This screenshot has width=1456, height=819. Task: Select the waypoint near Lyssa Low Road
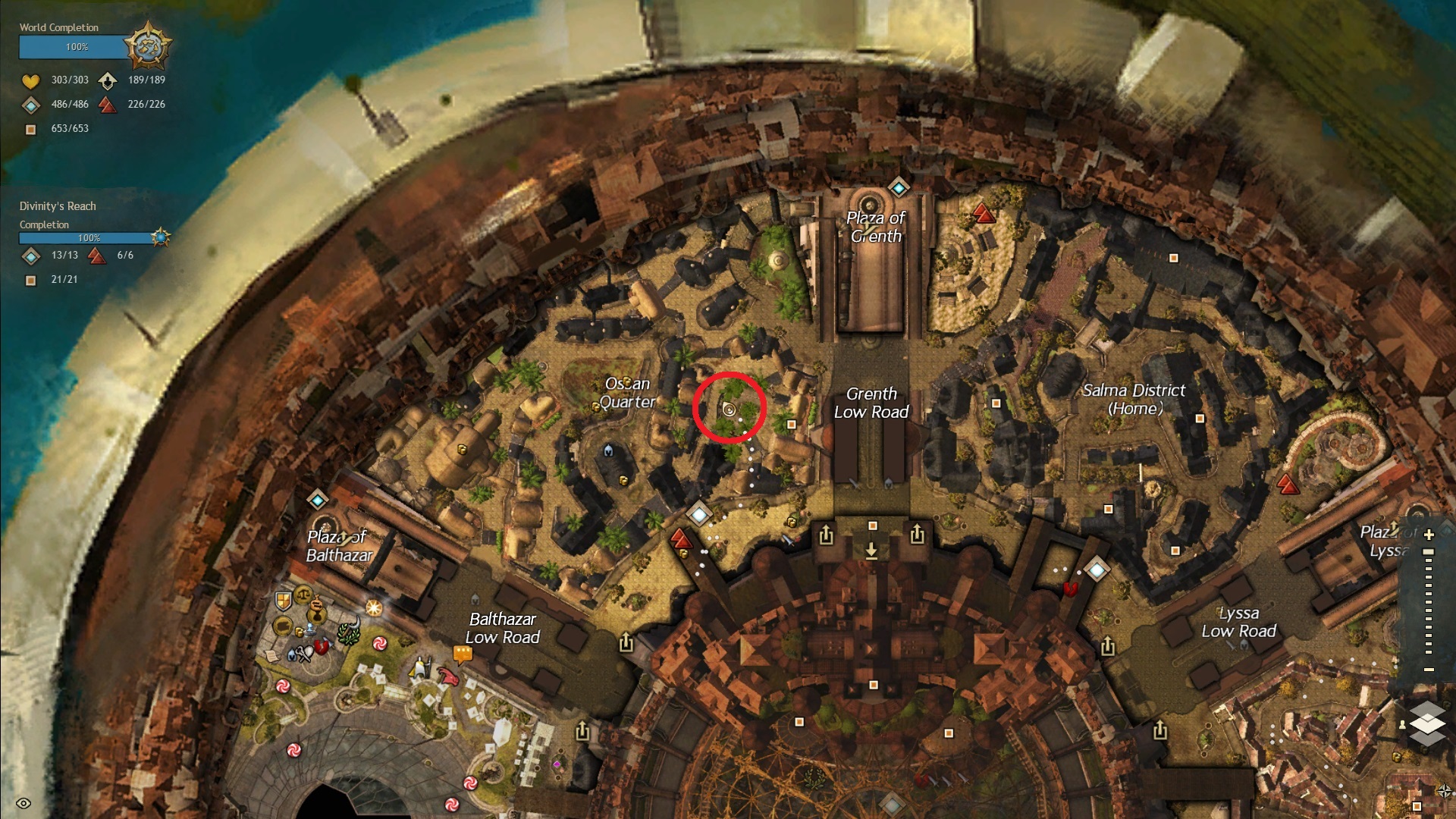1097,568
